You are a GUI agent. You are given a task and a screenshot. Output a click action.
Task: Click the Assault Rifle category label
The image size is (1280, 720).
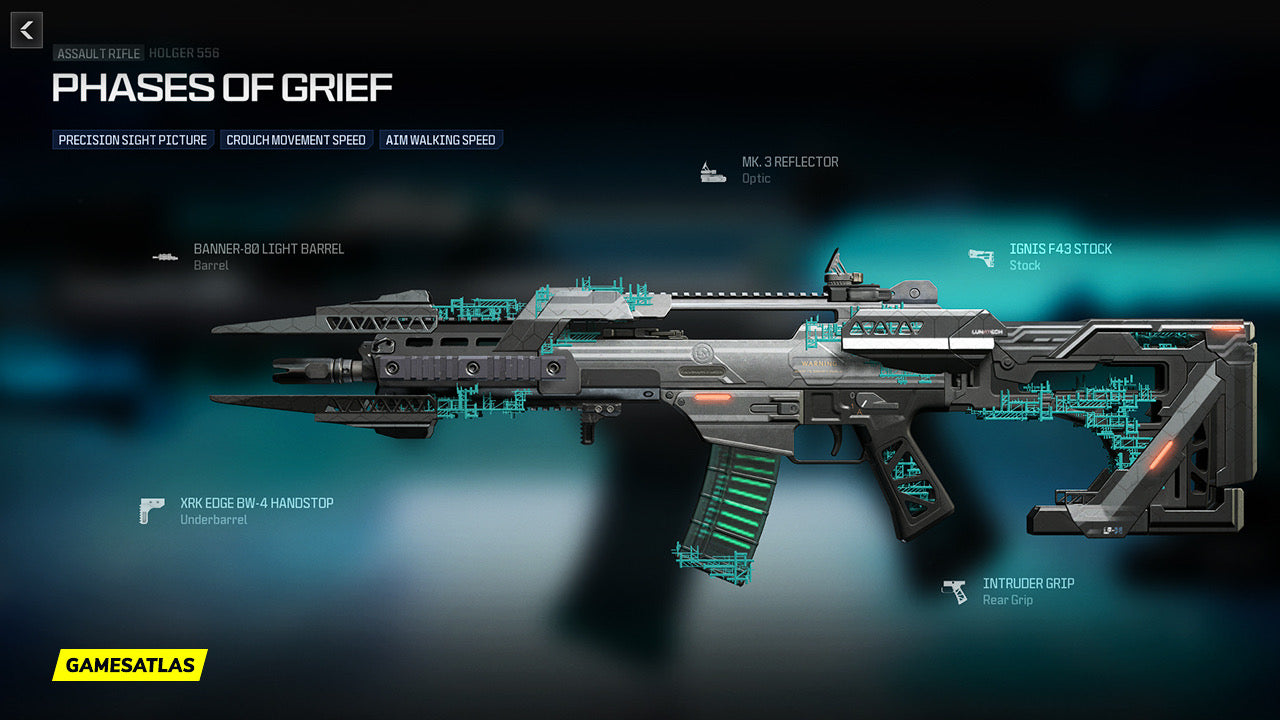click(98, 53)
